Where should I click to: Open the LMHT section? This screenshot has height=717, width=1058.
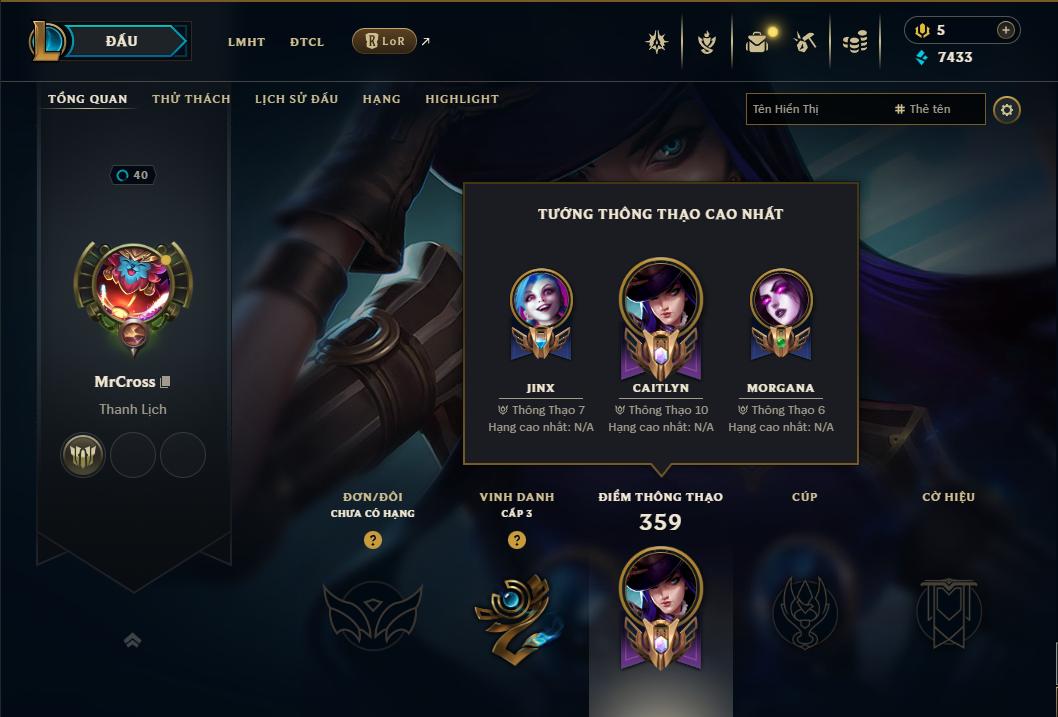coord(246,42)
